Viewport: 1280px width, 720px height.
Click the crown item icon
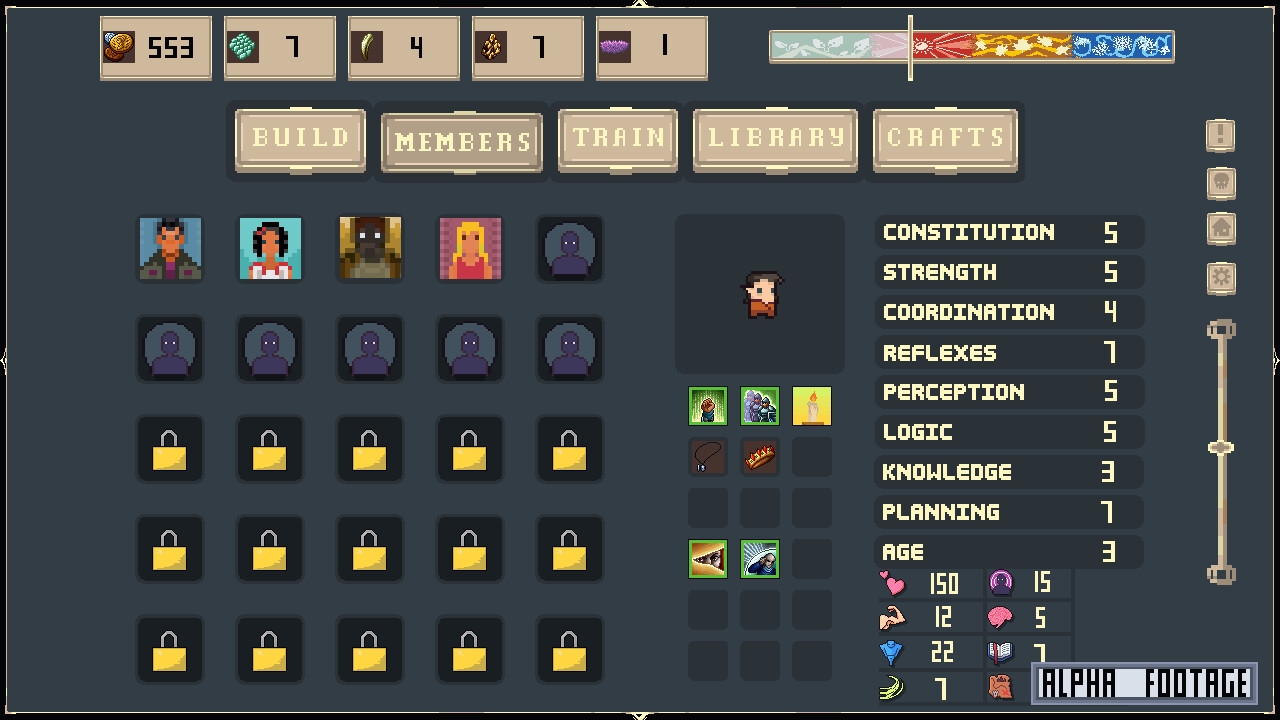tap(759, 457)
